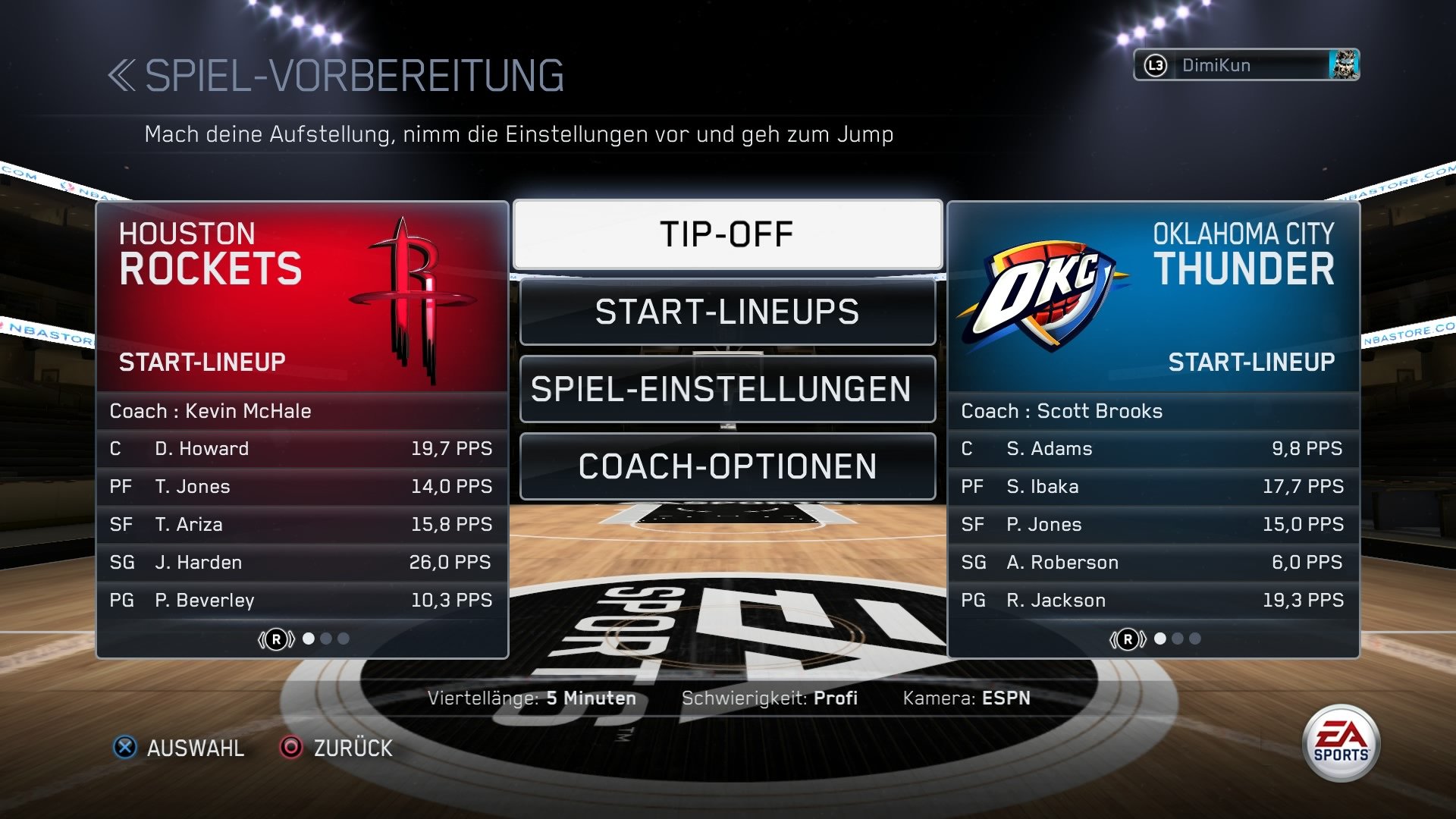The image size is (1456, 819).
Task: Select the third page dot under Thunder lineup
Action: [x=1194, y=639]
